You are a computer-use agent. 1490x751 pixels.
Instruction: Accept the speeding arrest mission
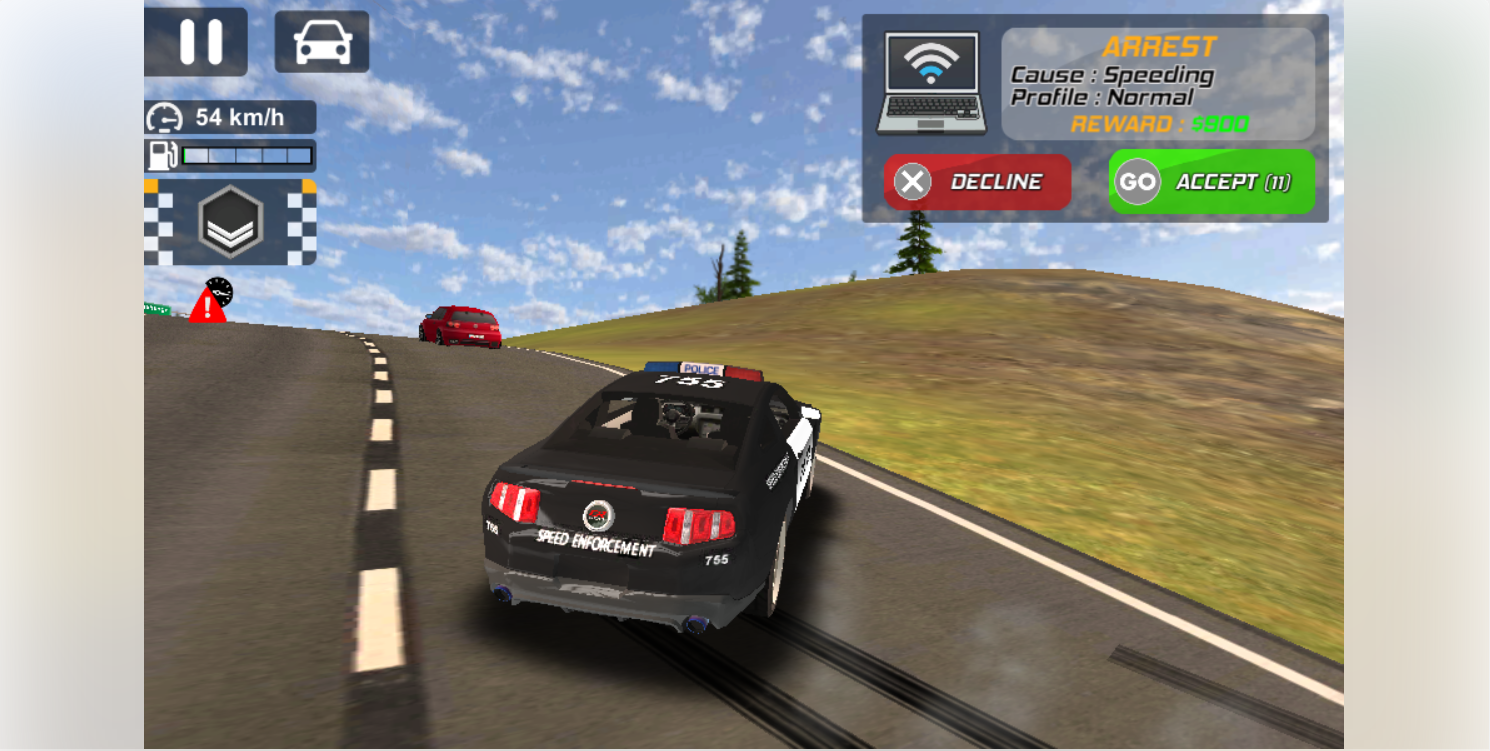tap(1211, 182)
